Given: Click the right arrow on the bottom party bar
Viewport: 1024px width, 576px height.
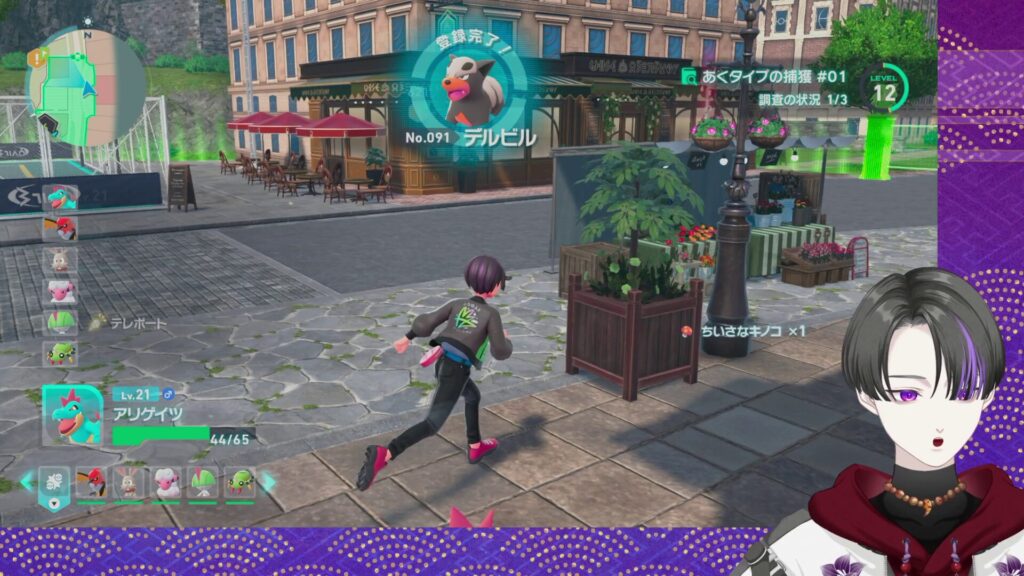Looking at the screenshot, I should tap(268, 482).
